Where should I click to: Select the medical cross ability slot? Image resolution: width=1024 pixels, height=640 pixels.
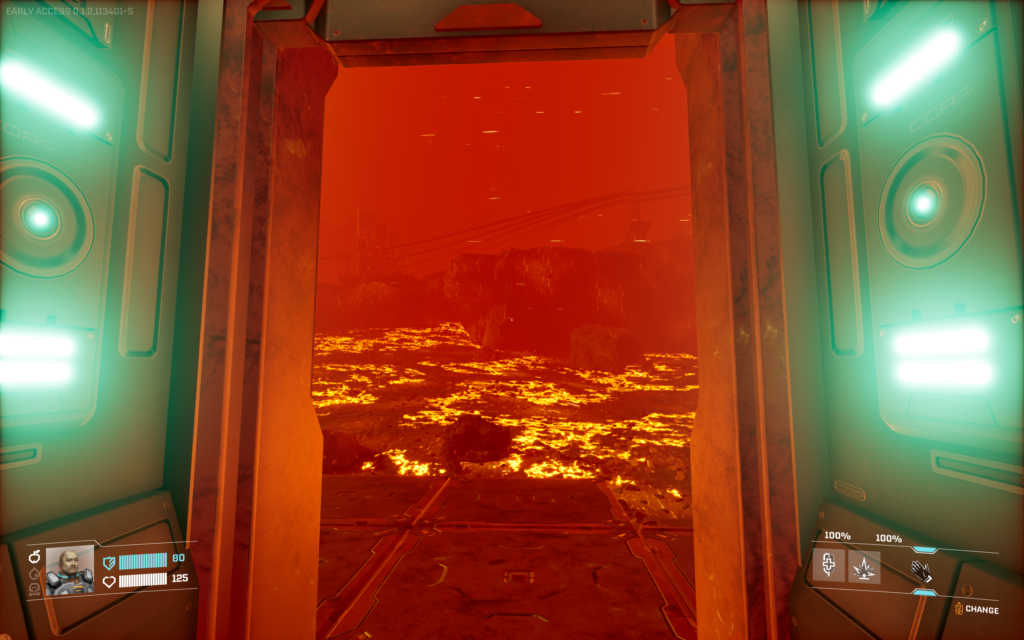[828, 567]
